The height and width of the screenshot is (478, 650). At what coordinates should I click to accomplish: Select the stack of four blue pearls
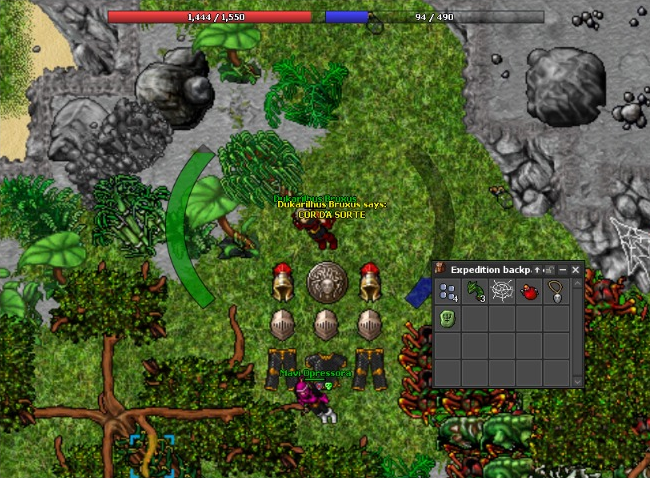pos(447,293)
